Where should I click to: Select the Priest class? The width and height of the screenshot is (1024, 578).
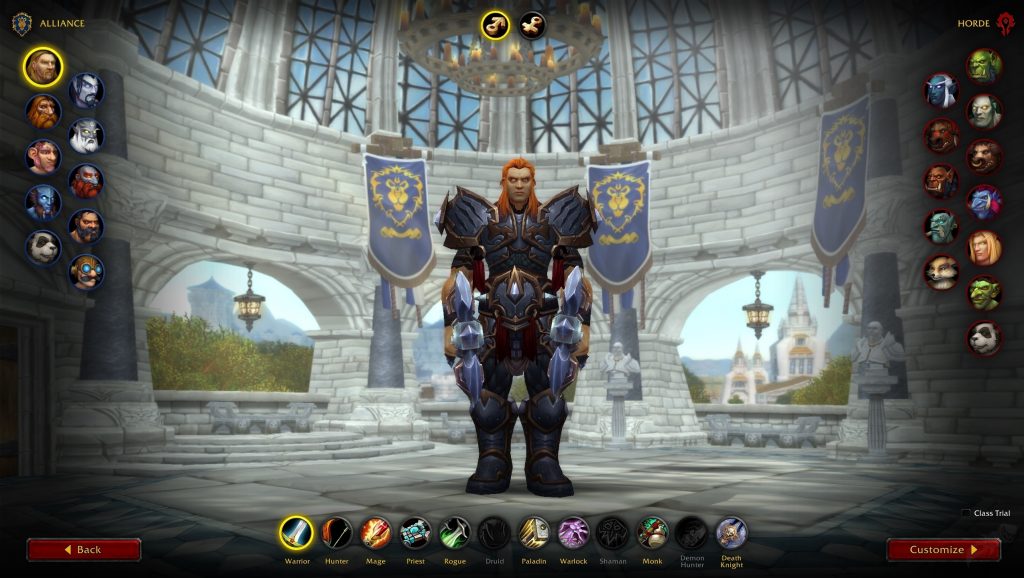pos(415,532)
